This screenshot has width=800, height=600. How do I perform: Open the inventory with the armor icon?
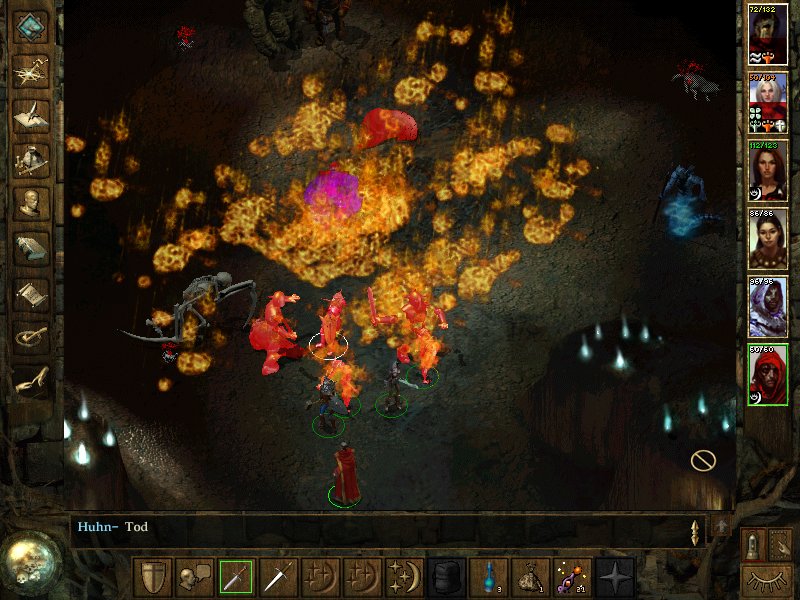(x=32, y=159)
